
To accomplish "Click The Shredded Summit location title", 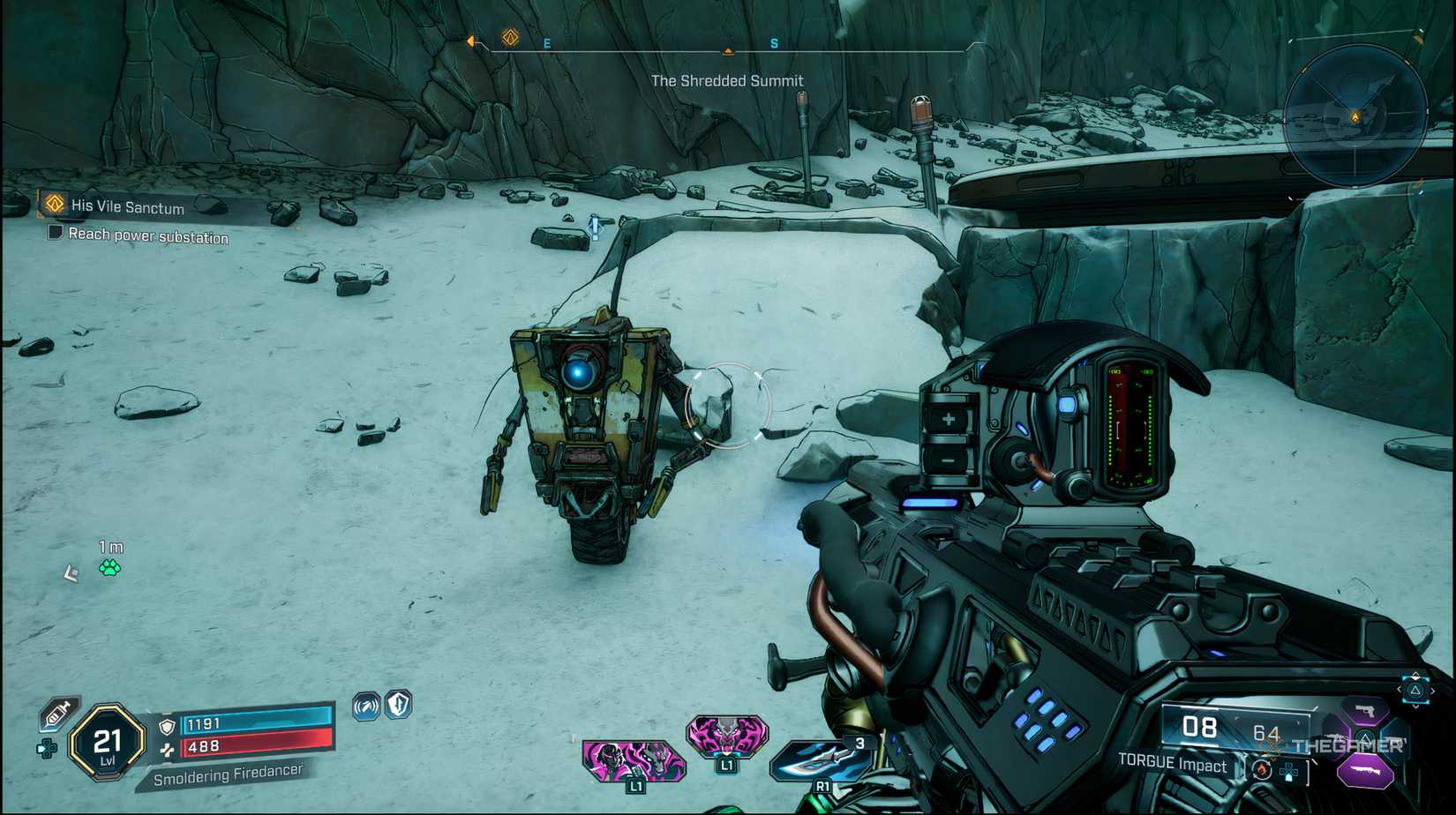I will [726, 80].
